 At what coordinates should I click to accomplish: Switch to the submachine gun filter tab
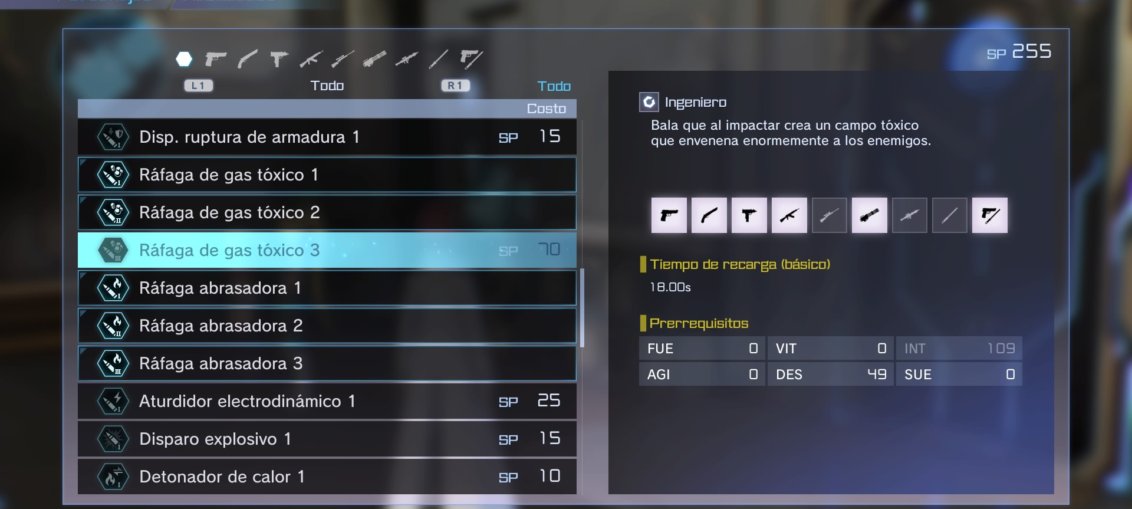pos(278,59)
